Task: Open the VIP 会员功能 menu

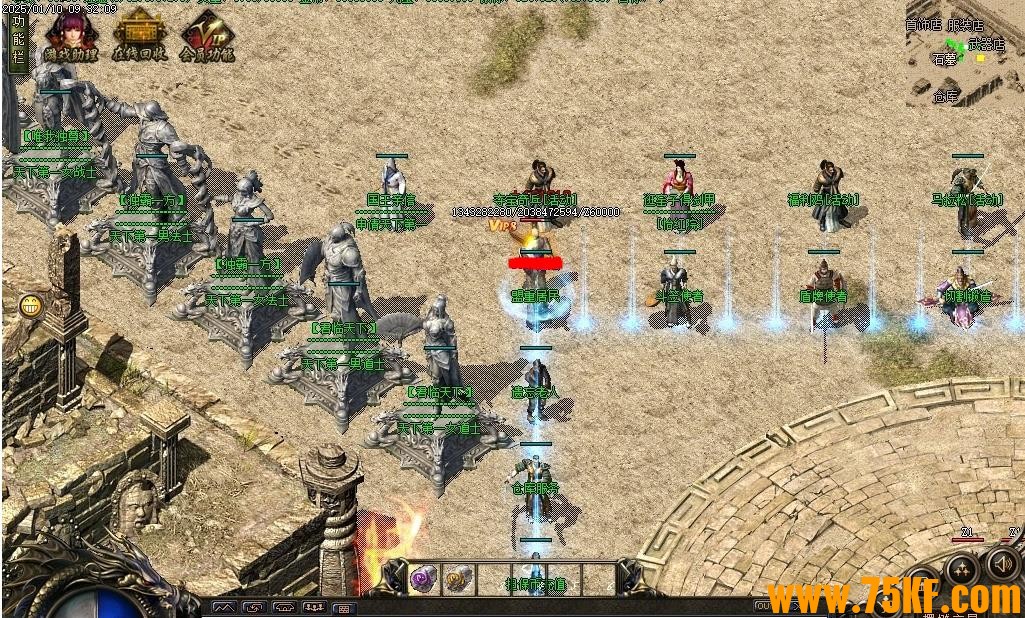Action: 207,39
